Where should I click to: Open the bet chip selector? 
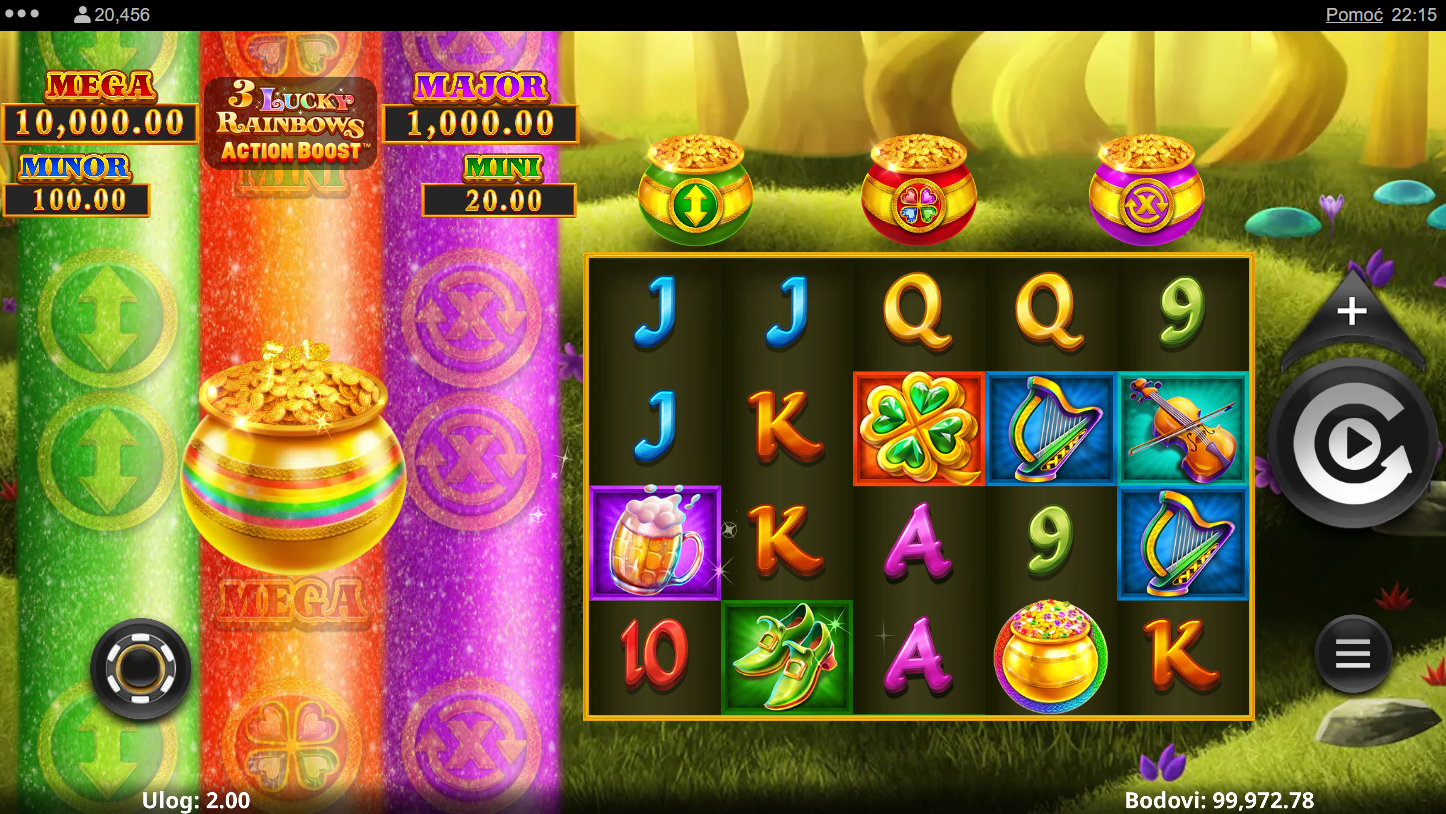[140, 669]
